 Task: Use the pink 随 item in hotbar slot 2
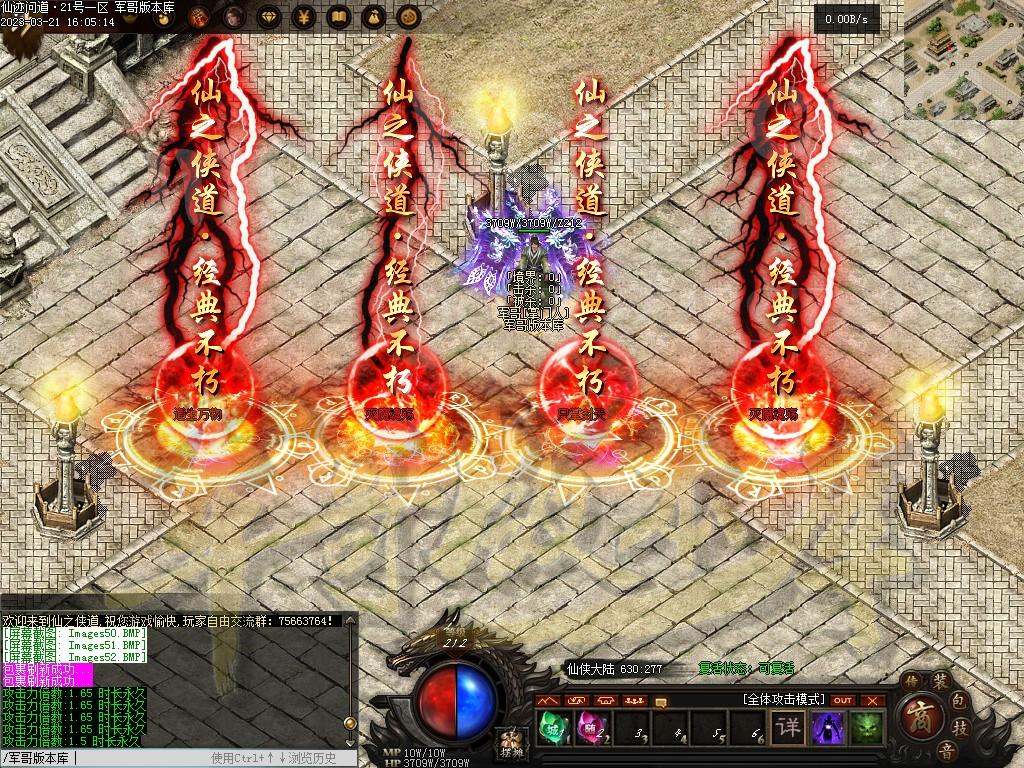tap(590, 727)
